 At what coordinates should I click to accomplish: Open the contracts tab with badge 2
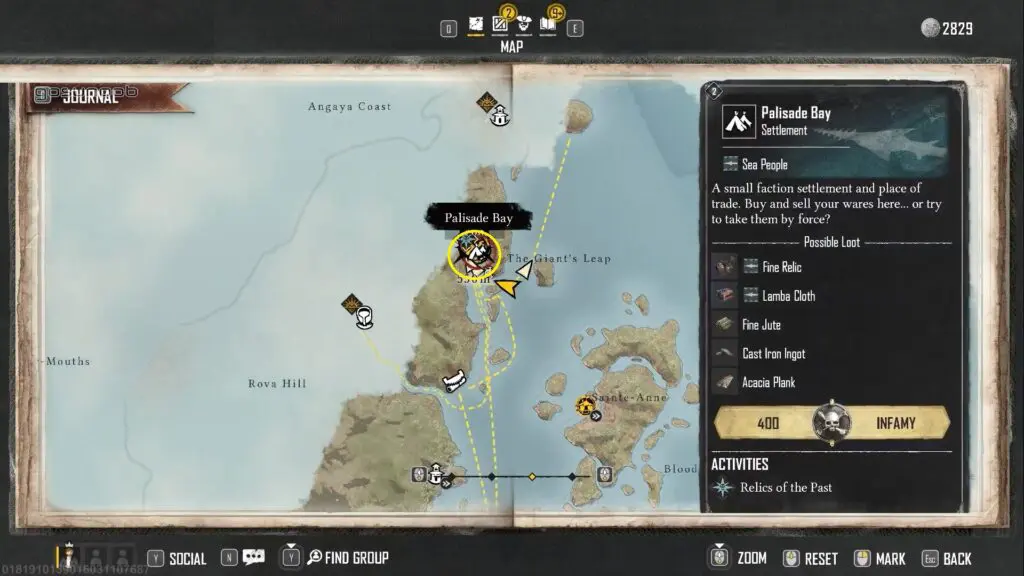click(x=500, y=25)
